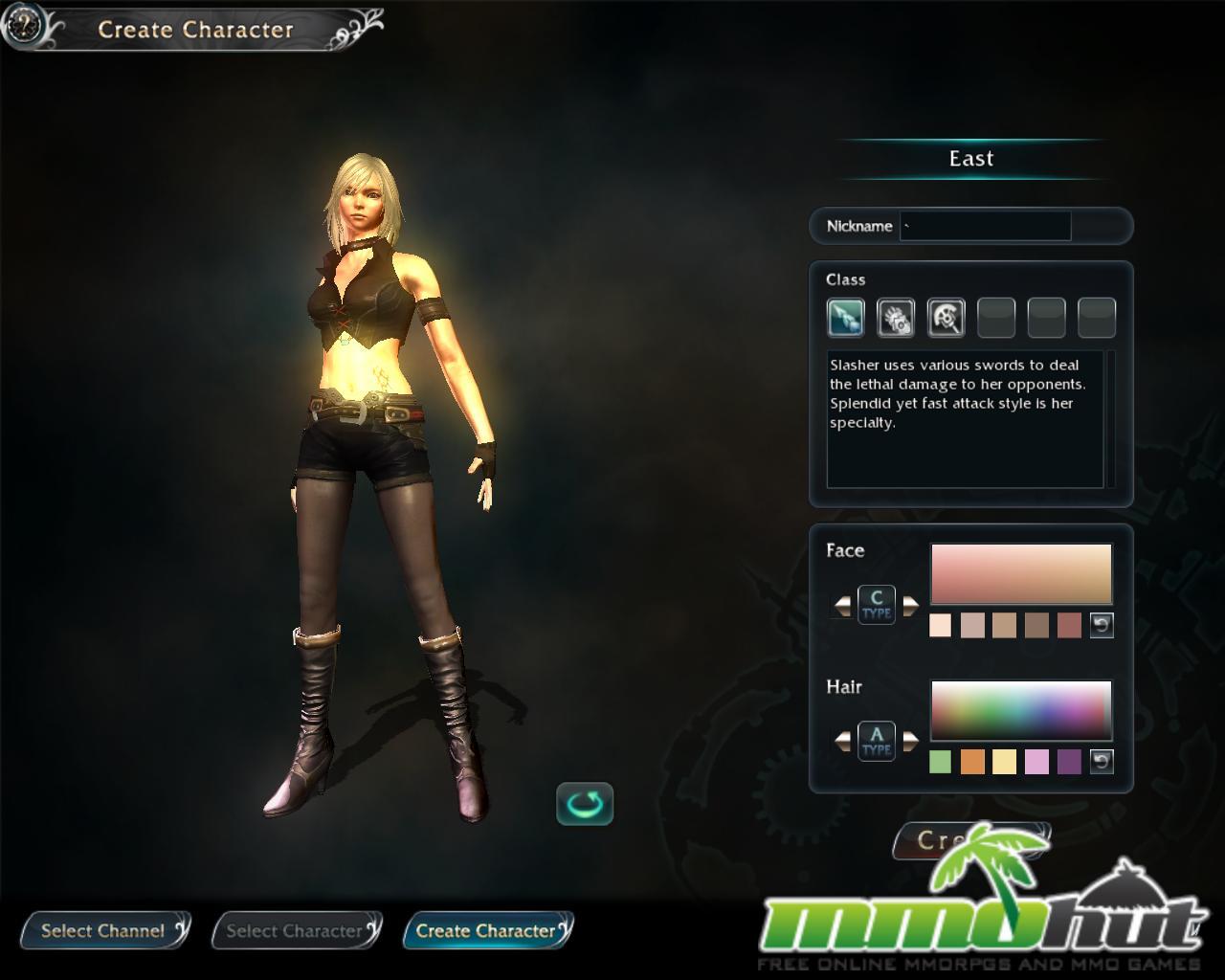Choose the lightest skin tone swatch
This screenshot has width=1225, height=980.
coord(940,625)
